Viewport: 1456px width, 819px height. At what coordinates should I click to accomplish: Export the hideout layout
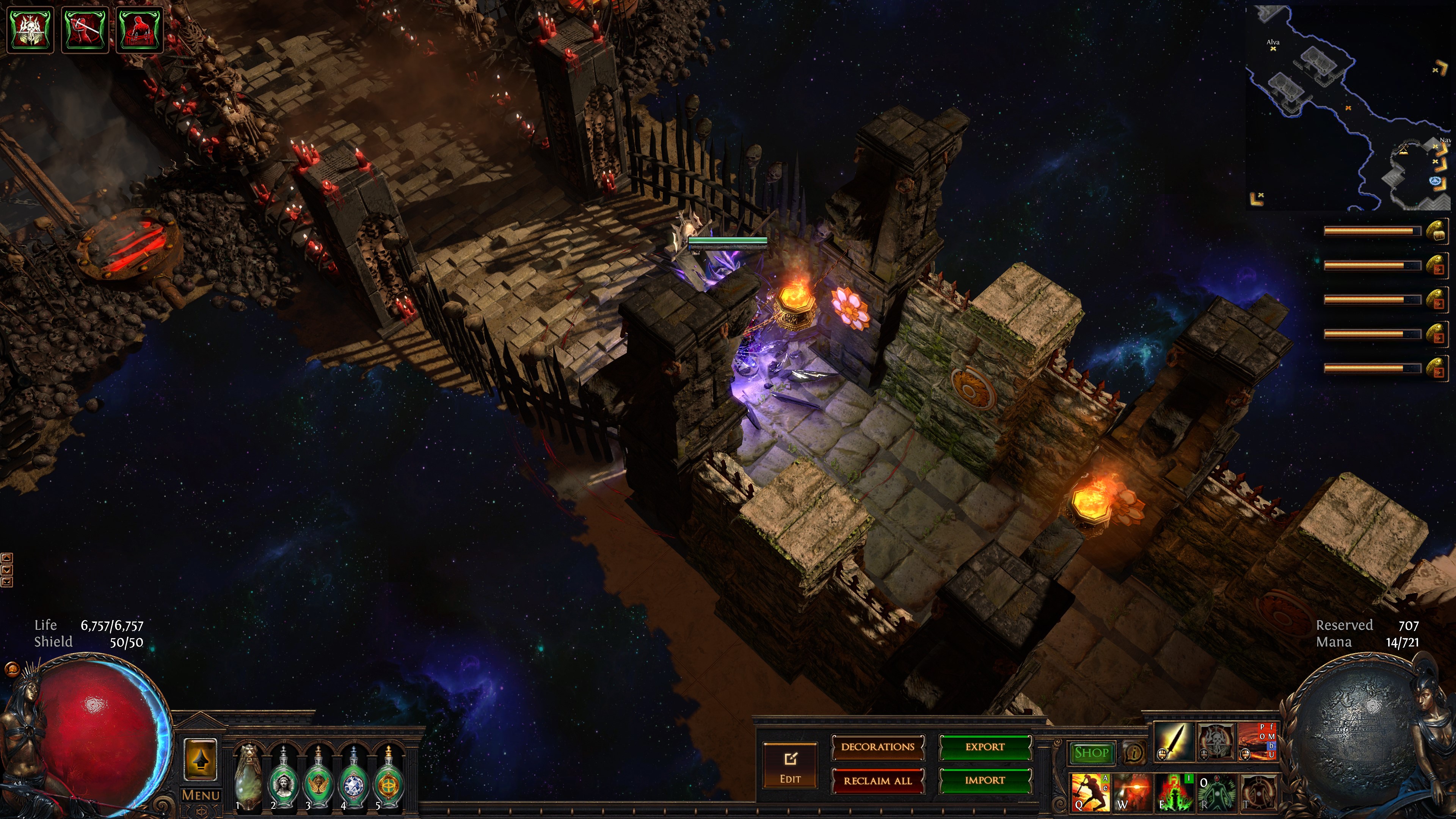click(x=985, y=747)
